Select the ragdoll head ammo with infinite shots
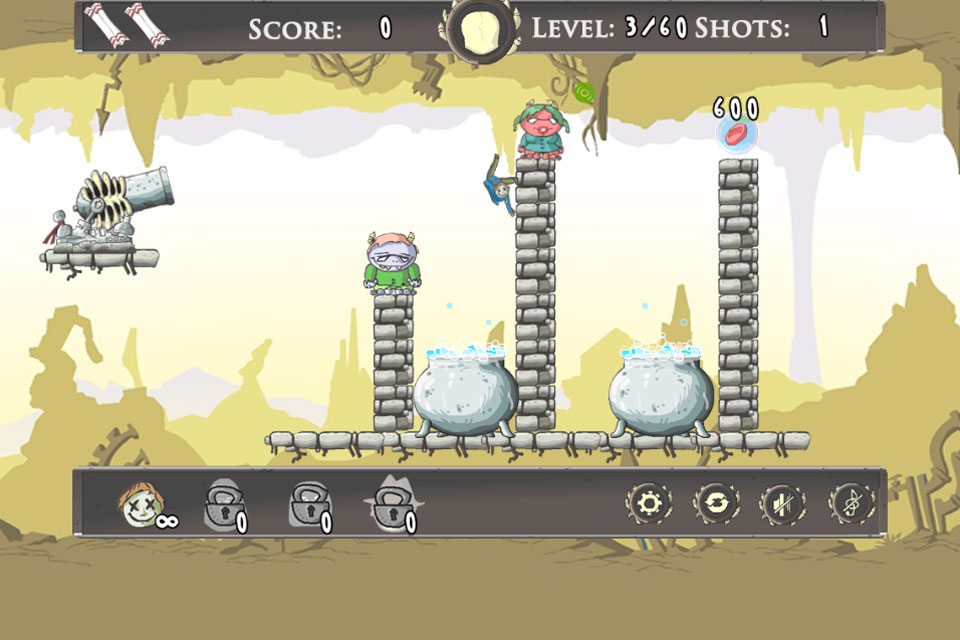 [141, 502]
